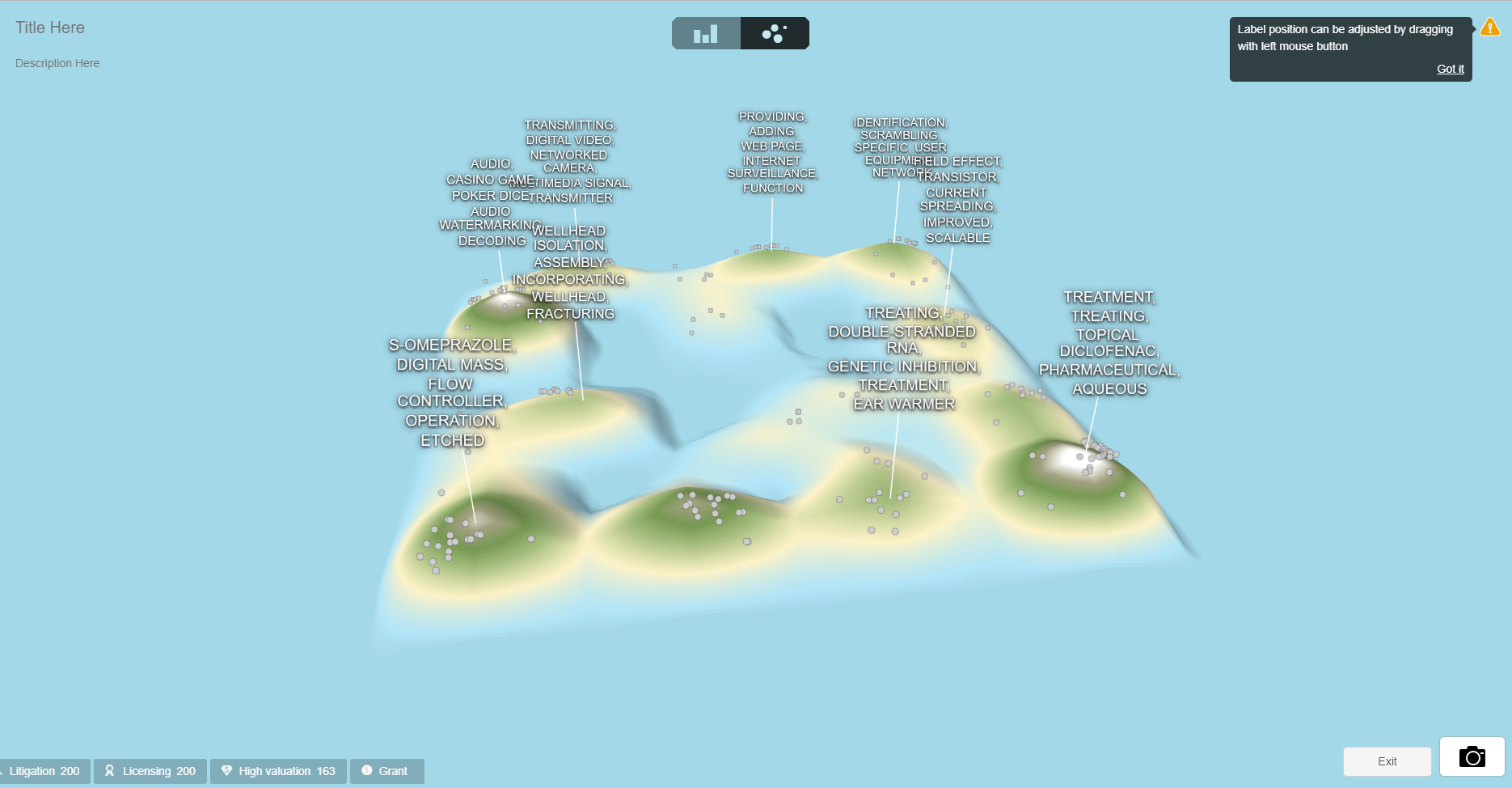
Task: Click the Description Here text
Action: click(x=57, y=63)
